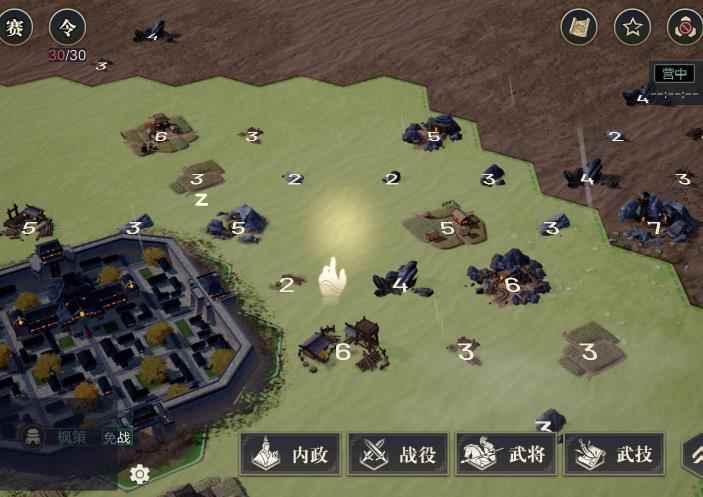This screenshot has width=703, height=497.
Task: Open the 武技 (martial skills) menu
Action: point(614,455)
